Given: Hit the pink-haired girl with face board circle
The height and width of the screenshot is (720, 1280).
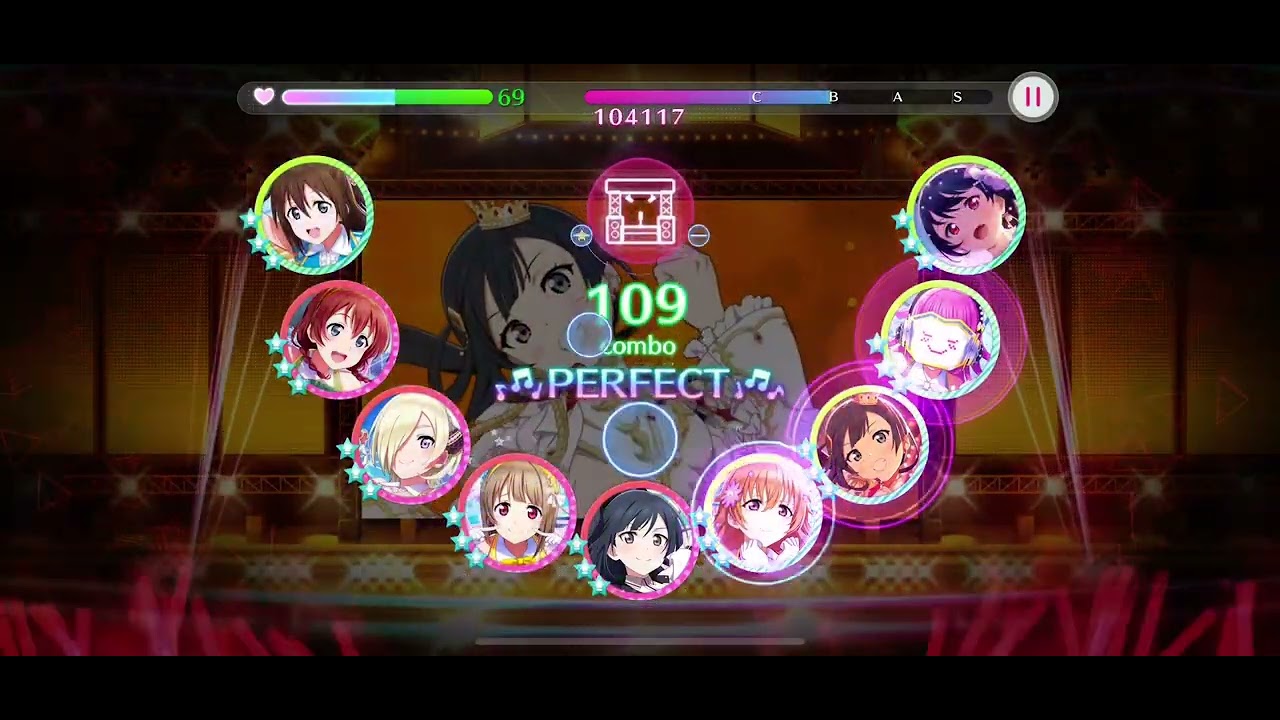Looking at the screenshot, I should [x=941, y=339].
